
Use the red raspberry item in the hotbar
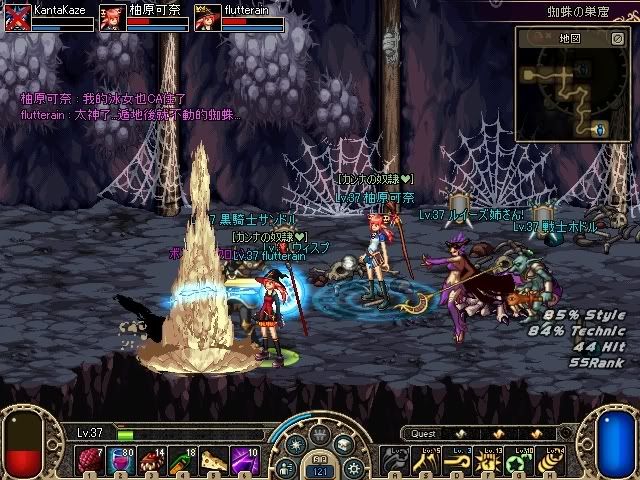[90, 460]
